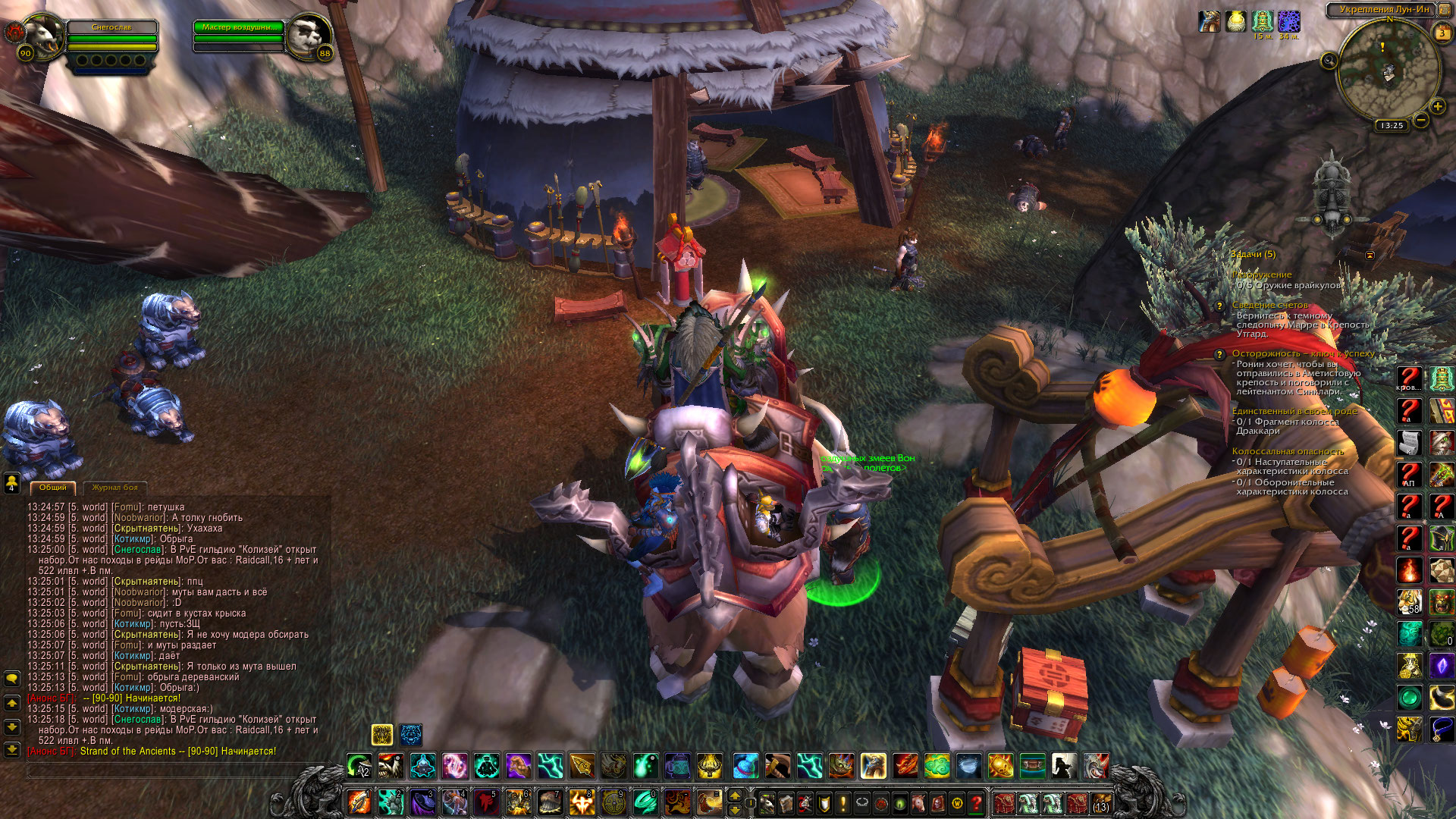This screenshot has width=1456, height=819.
Task: Use the golden fist ability in slot 8
Action: click(x=582, y=802)
